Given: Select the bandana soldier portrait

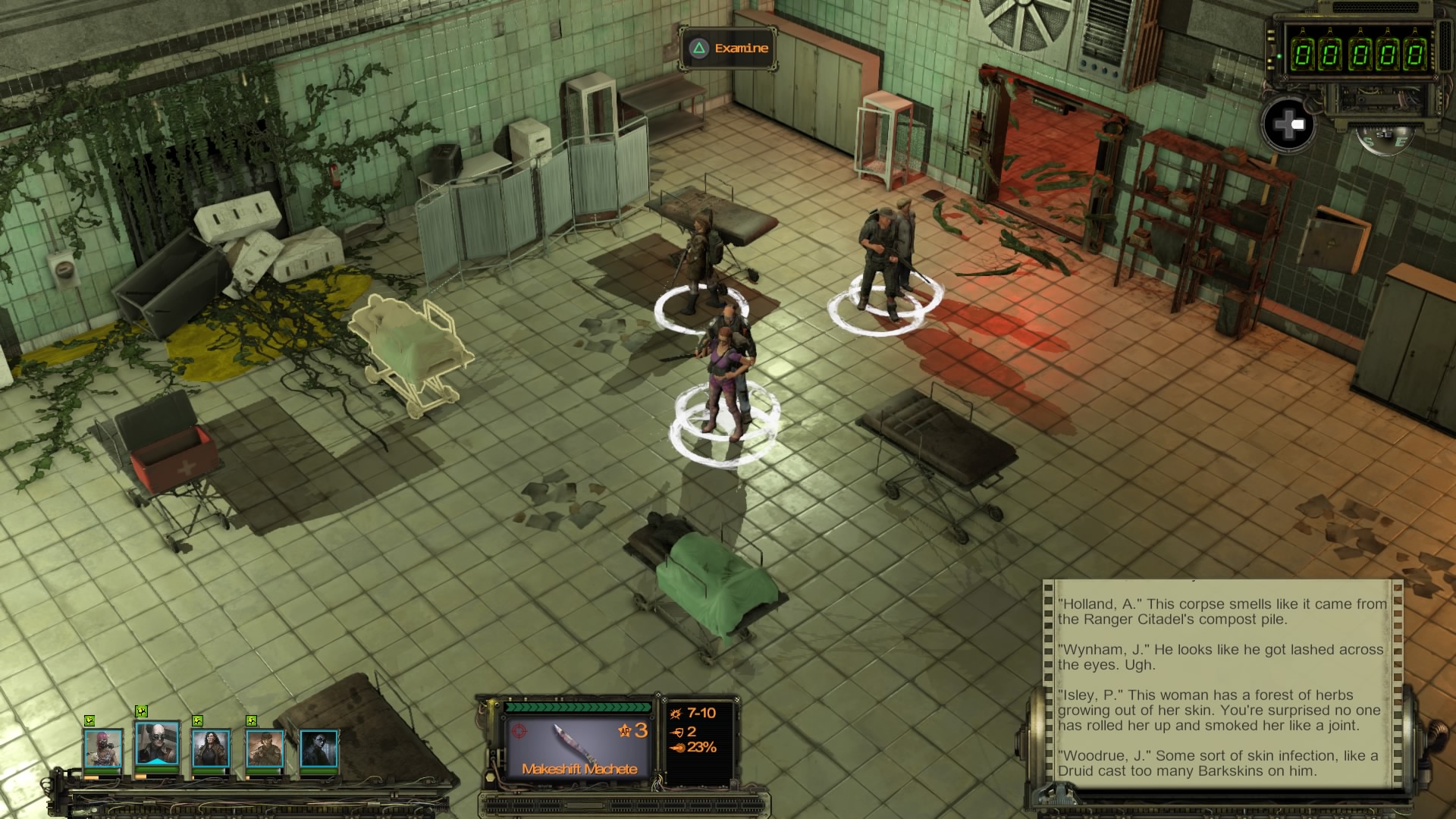Looking at the screenshot, I should (265, 748).
